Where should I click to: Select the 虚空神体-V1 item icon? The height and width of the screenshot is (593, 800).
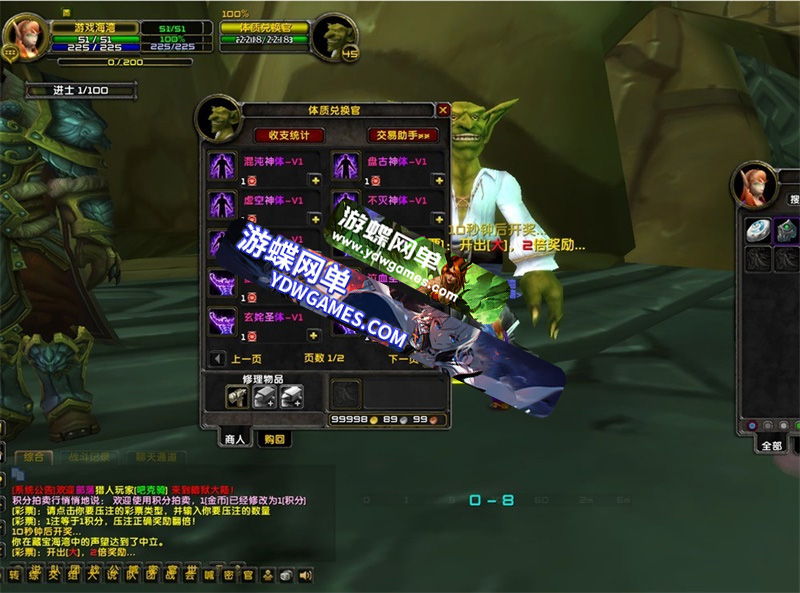point(221,205)
